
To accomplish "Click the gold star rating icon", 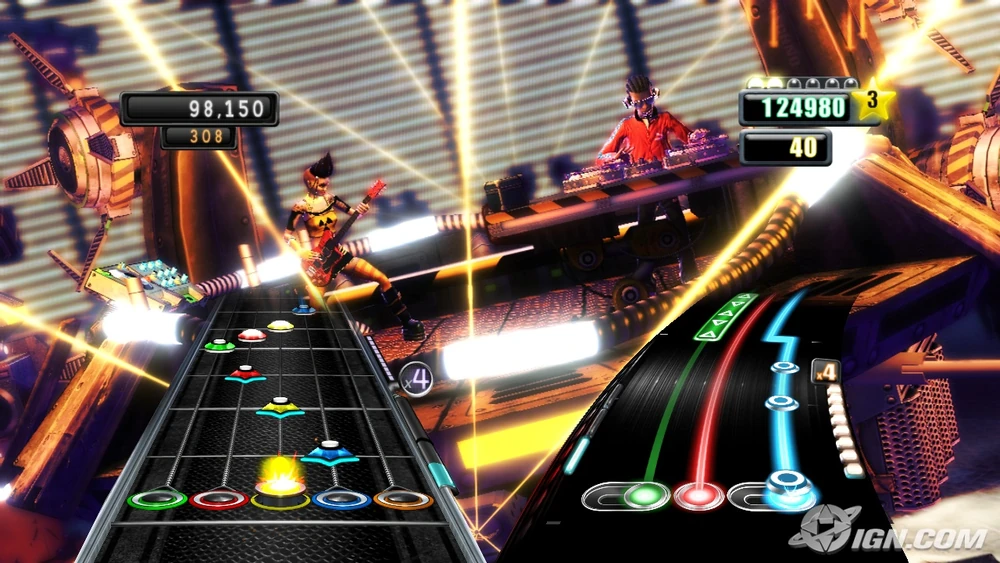I will 873,101.
